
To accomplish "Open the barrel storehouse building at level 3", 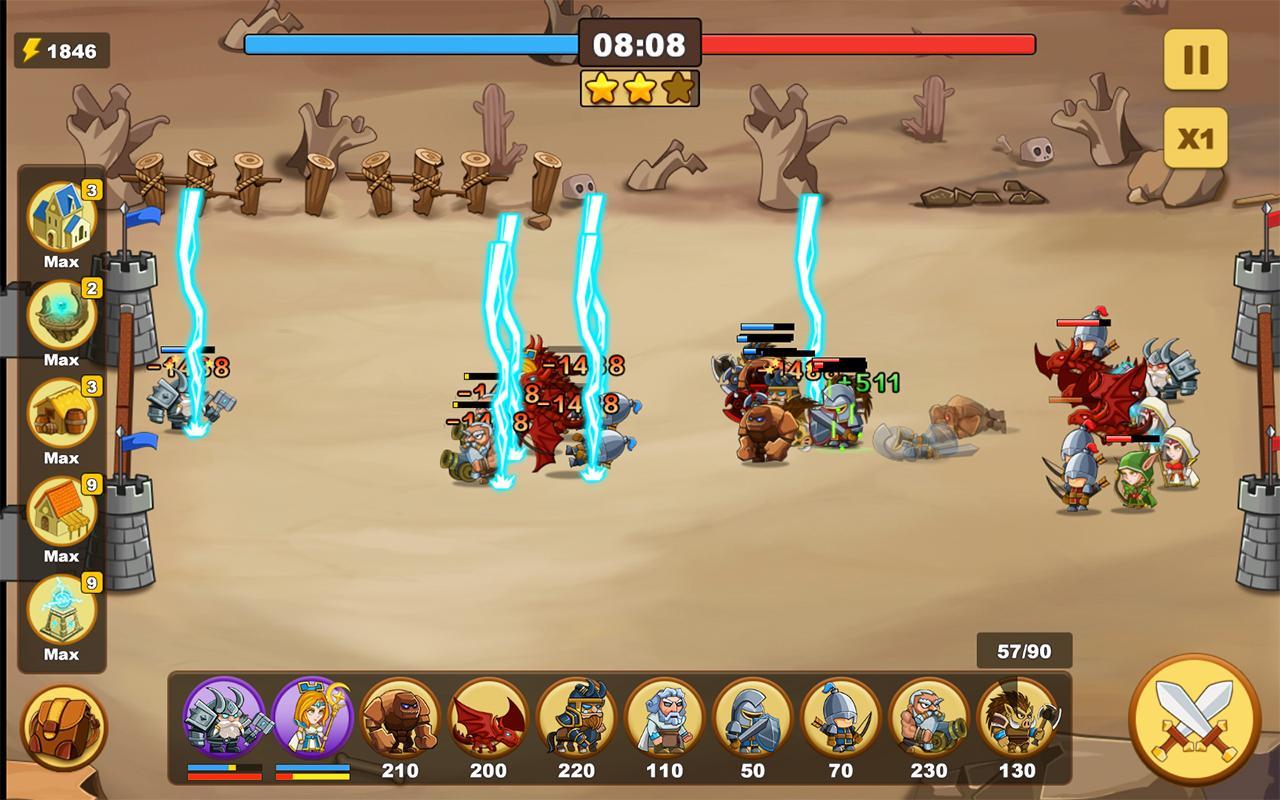I will 60,413.
